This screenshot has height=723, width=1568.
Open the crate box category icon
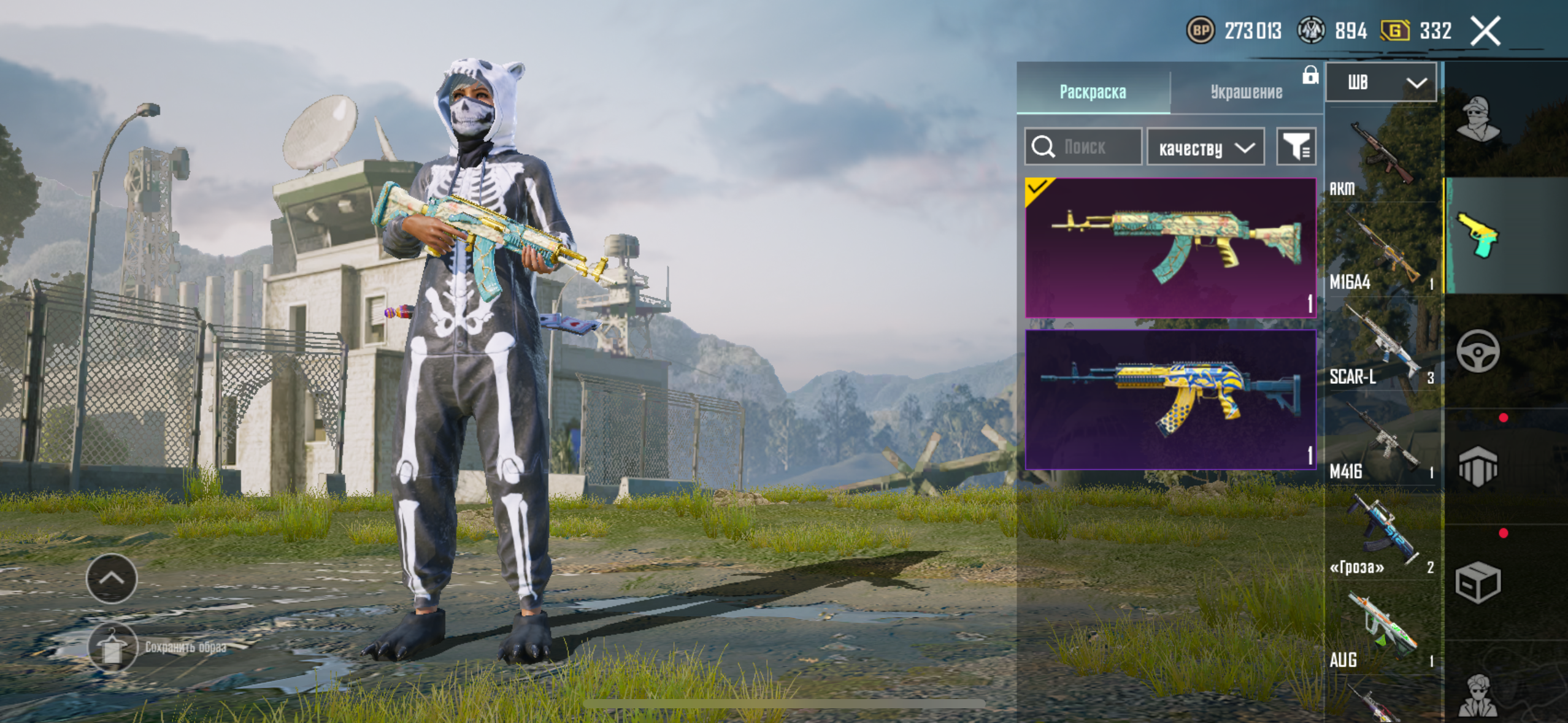click(1478, 583)
